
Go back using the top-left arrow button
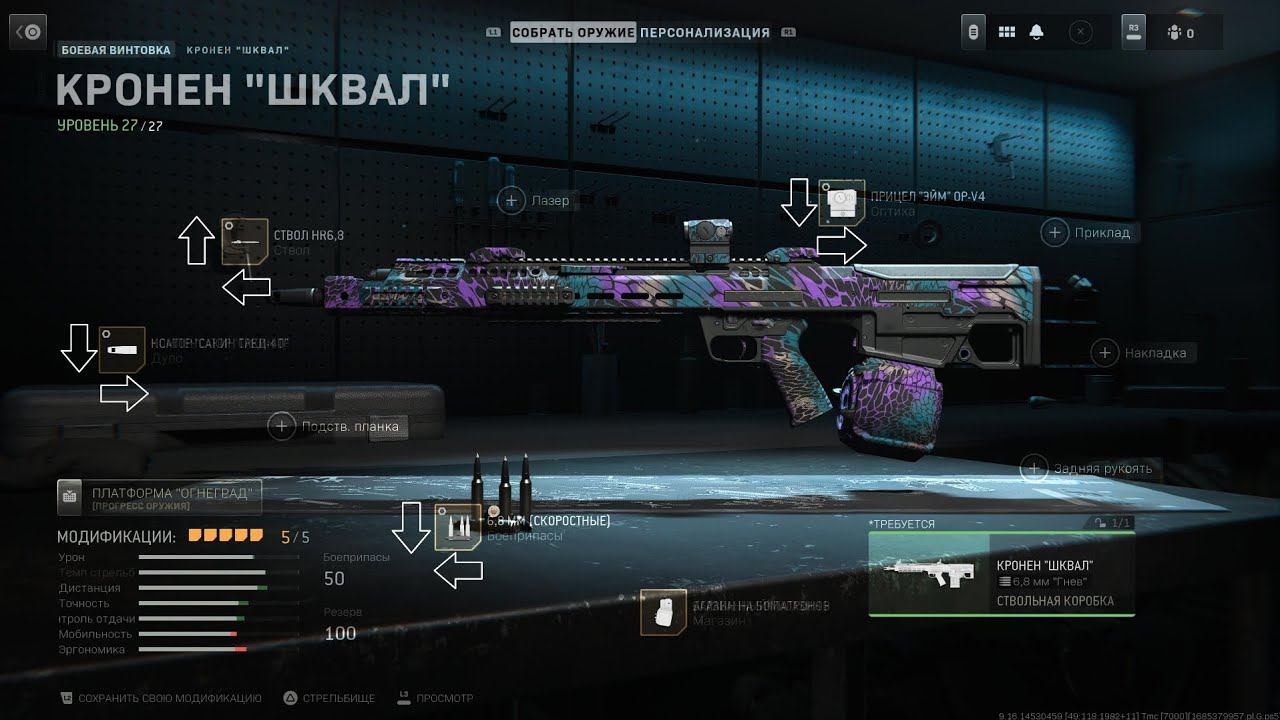pos(28,32)
